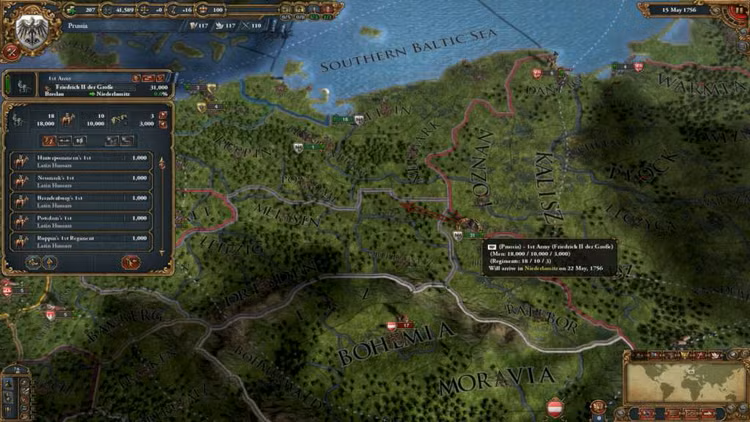The width and height of the screenshot is (750, 422).
Task: Select the Austrian army marker in Bohemia
Action: [401, 325]
